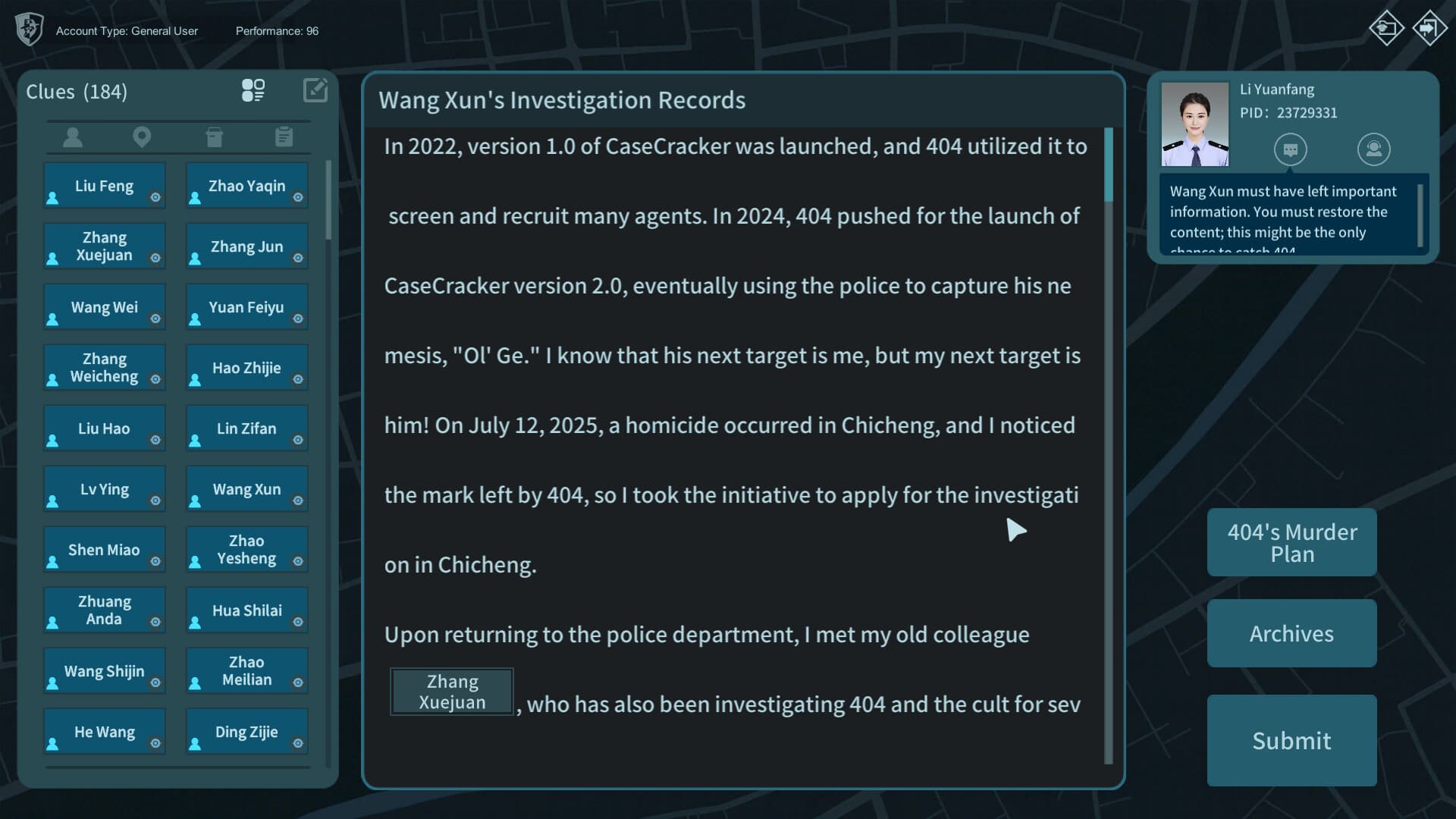Click the shield emblem in the top-left corner
The height and width of the screenshot is (819, 1456).
pyautogui.click(x=29, y=29)
